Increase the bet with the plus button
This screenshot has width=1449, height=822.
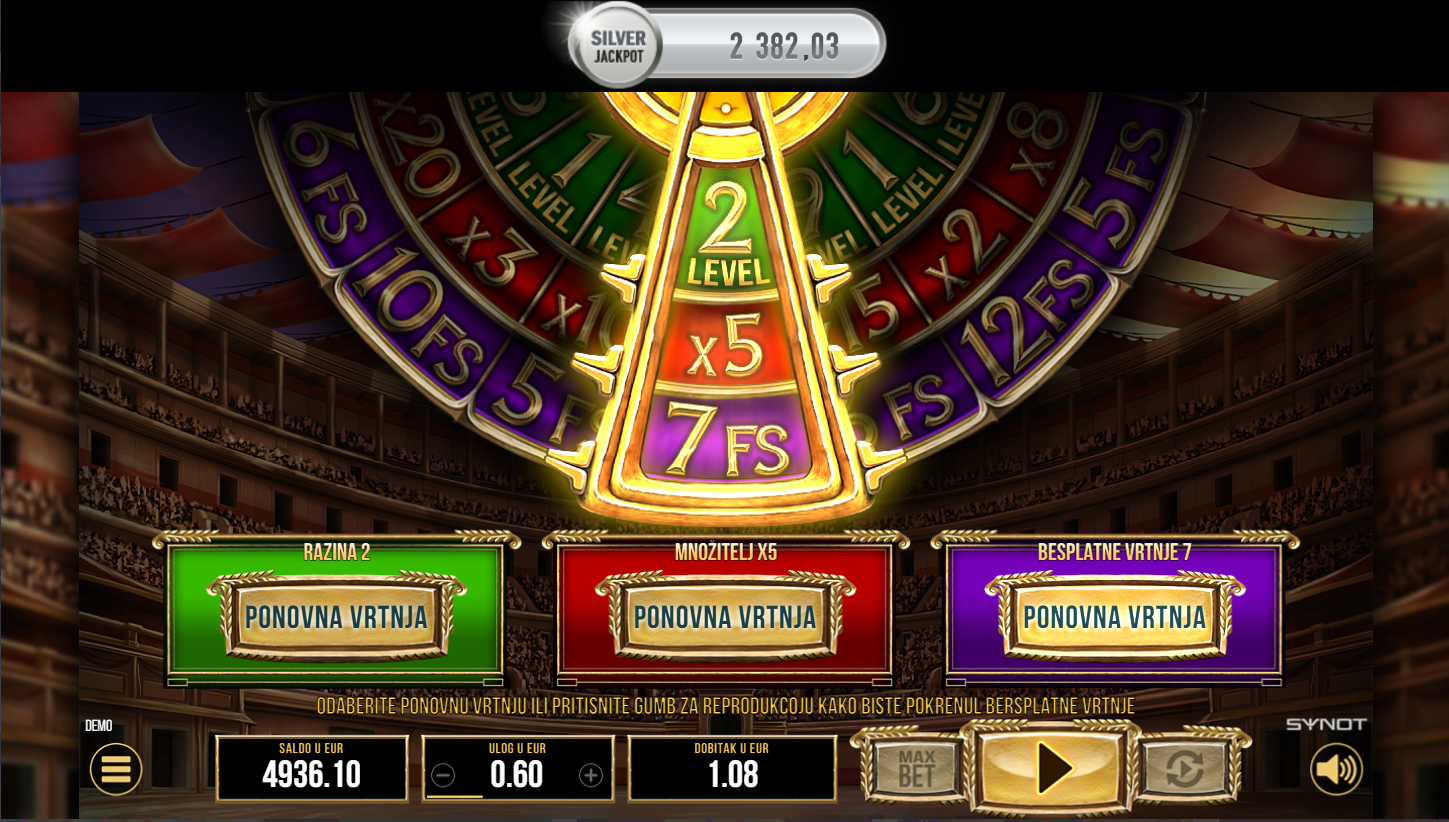591,775
